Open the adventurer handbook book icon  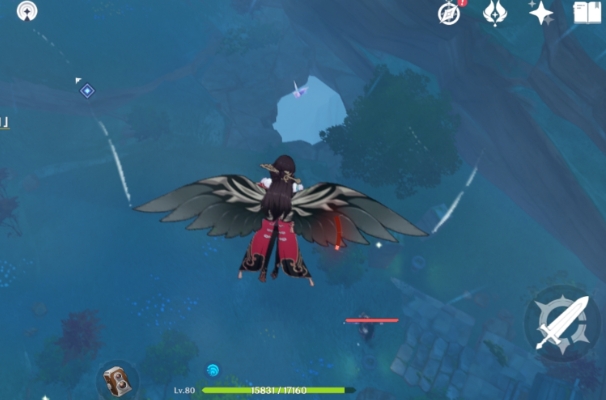(587, 13)
